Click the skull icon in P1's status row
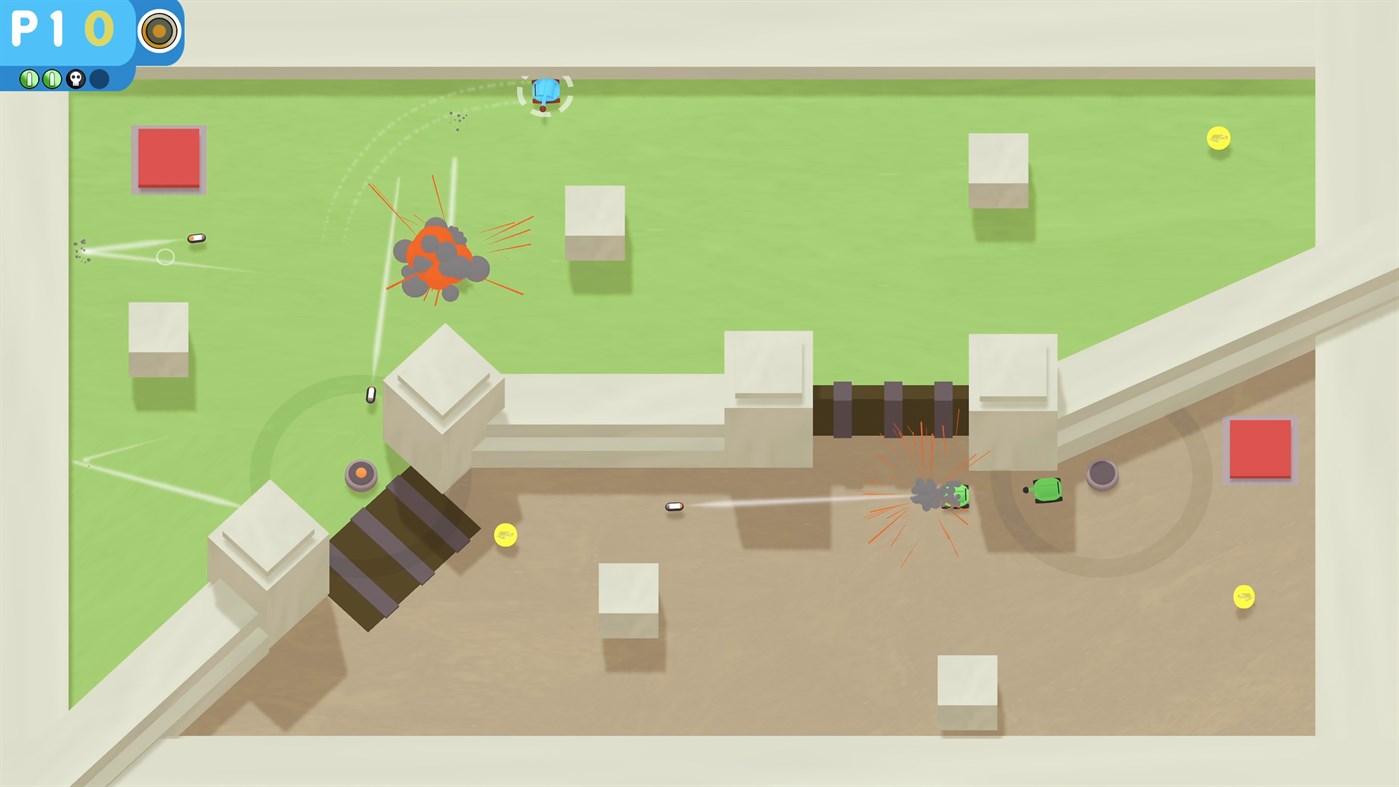 tap(76, 77)
